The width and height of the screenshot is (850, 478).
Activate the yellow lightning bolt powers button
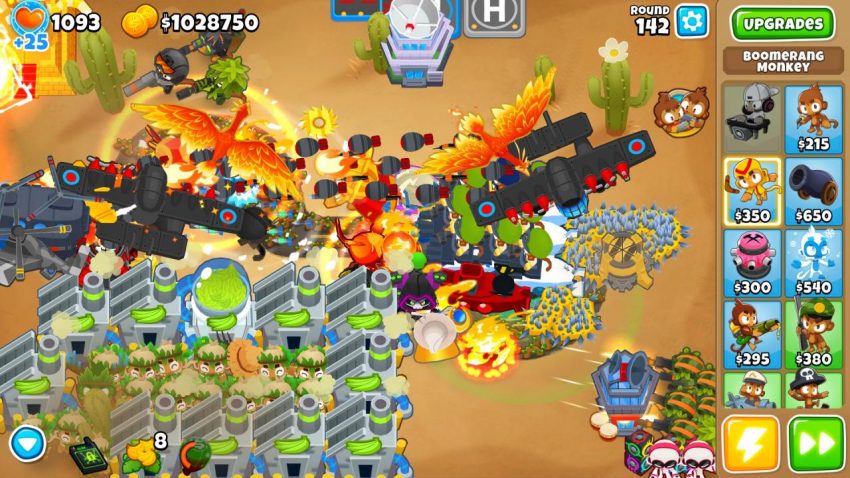point(750,444)
